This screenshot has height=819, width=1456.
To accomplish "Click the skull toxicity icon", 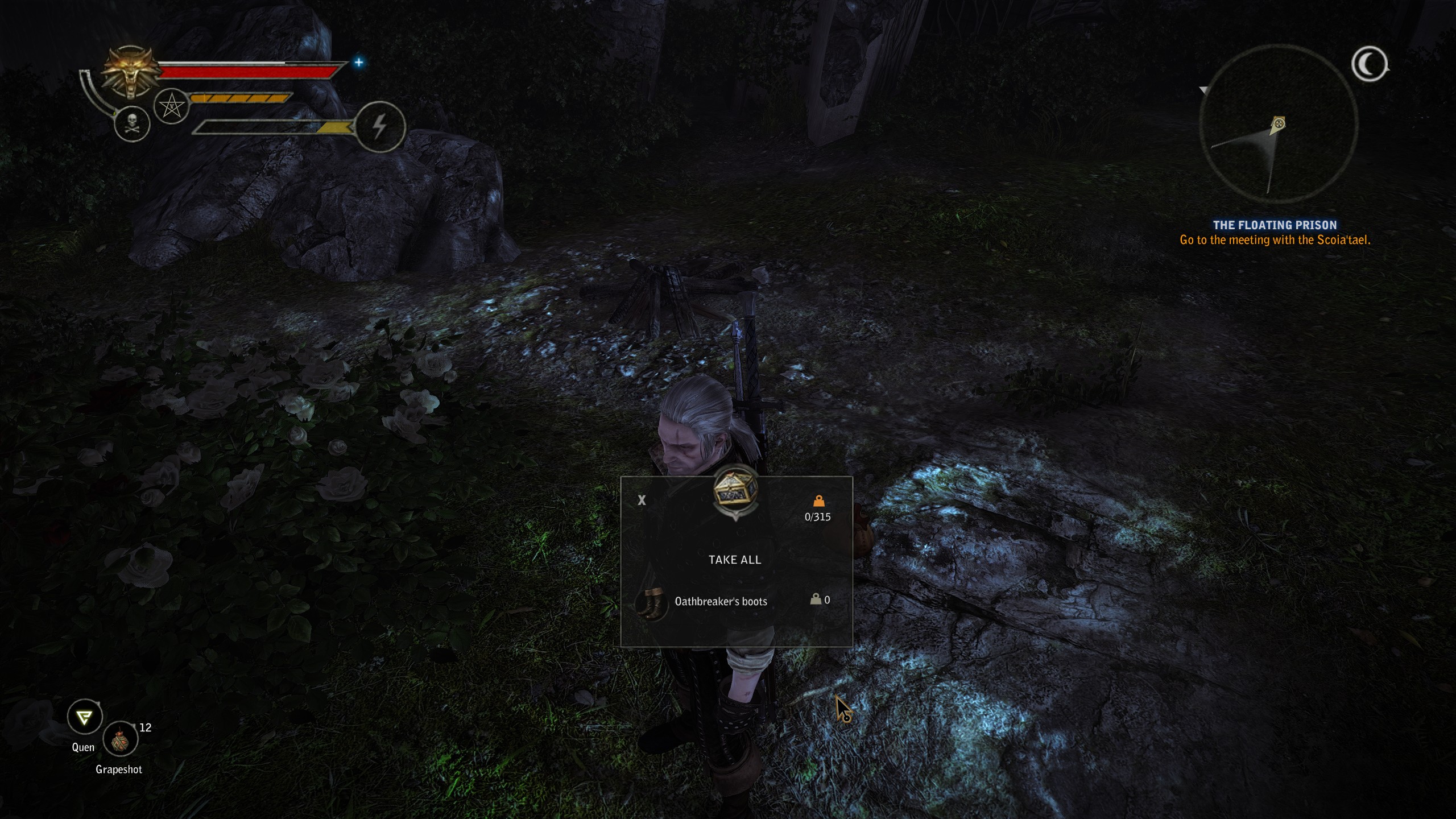I will [x=132, y=124].
